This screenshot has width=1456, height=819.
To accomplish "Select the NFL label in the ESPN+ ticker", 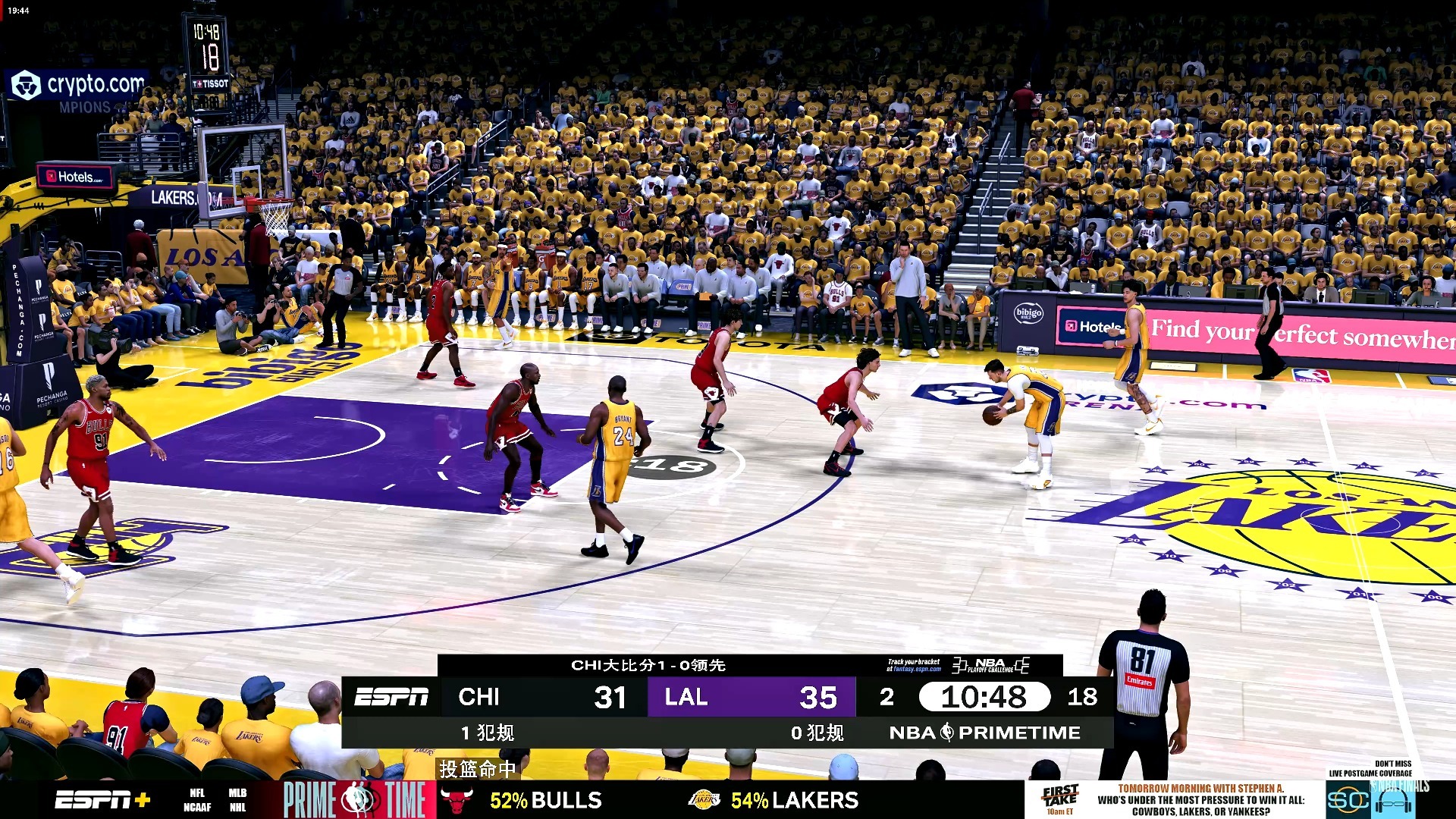I will (x=196, y=792).
